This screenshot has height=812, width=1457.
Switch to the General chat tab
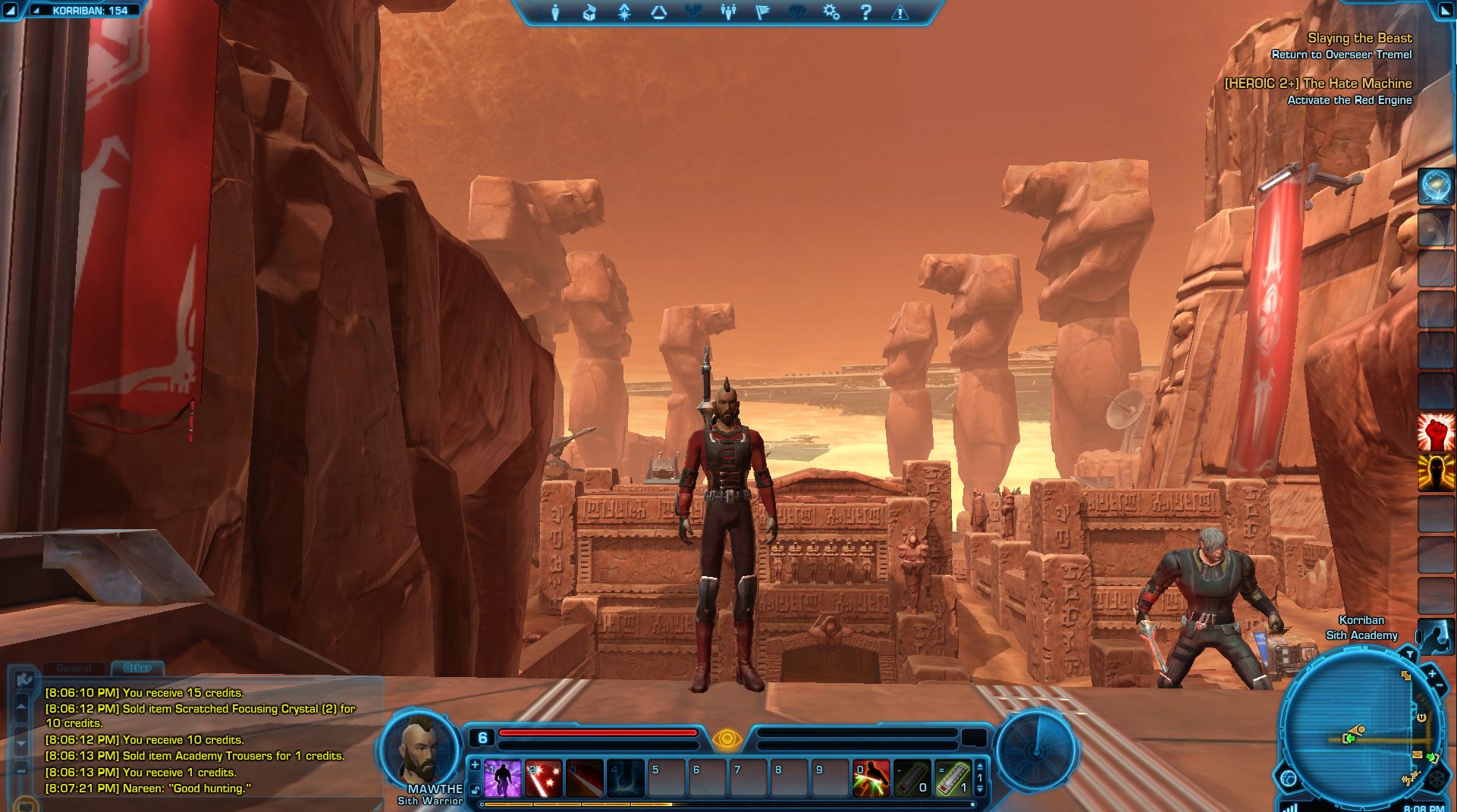point(74,668)
